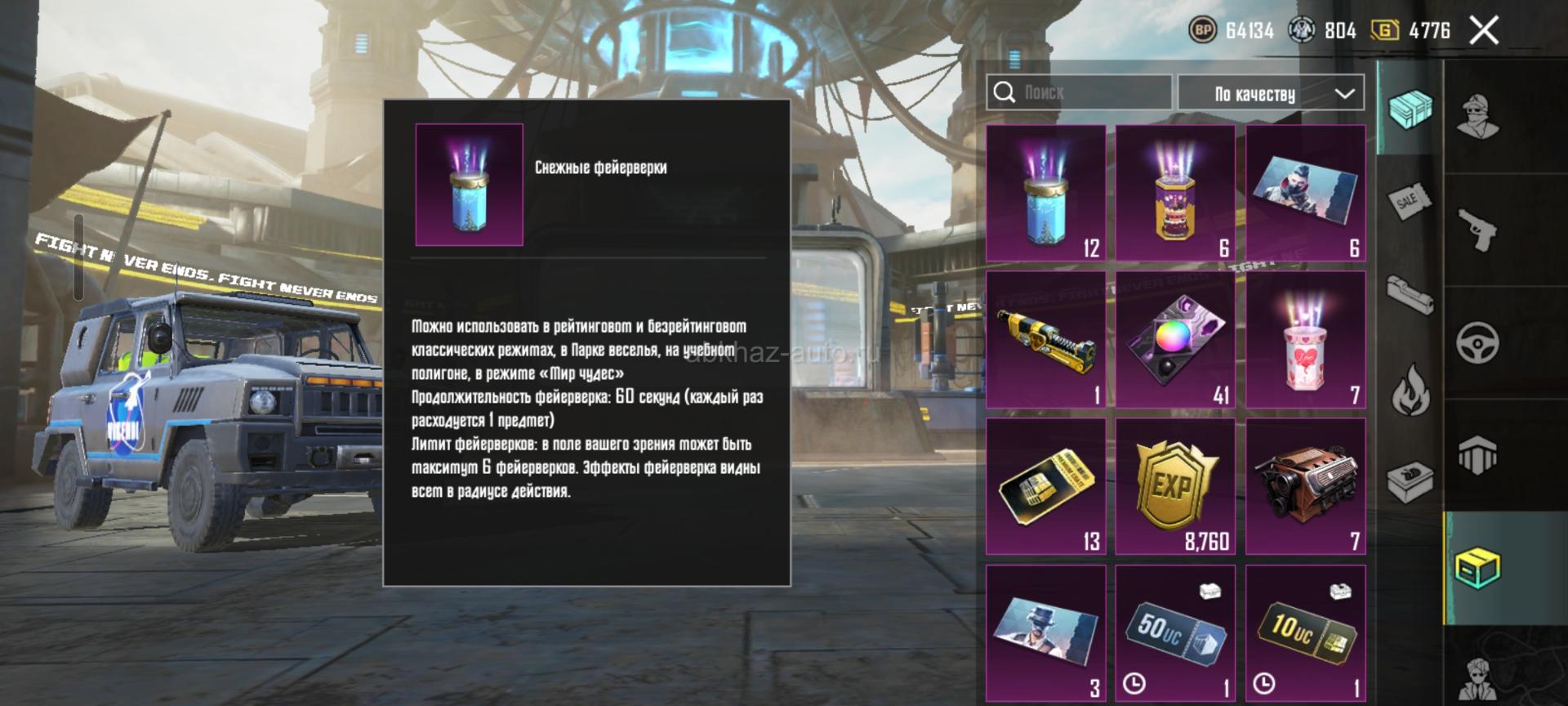Open the SALE coupon category tab
This screenshot has width=1568, height=706.
[x=1410, y=201]
